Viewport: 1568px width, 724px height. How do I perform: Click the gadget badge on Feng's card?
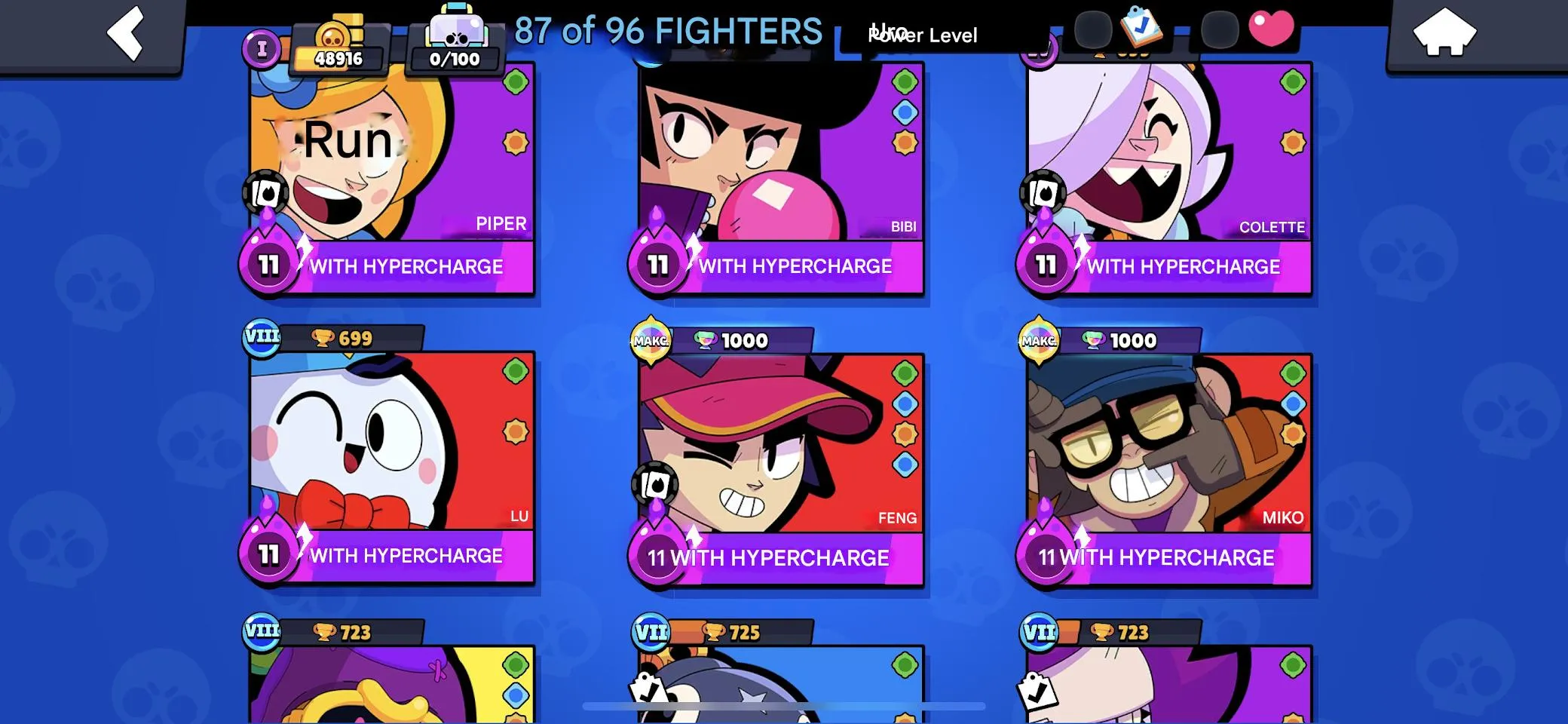[657, 483]
